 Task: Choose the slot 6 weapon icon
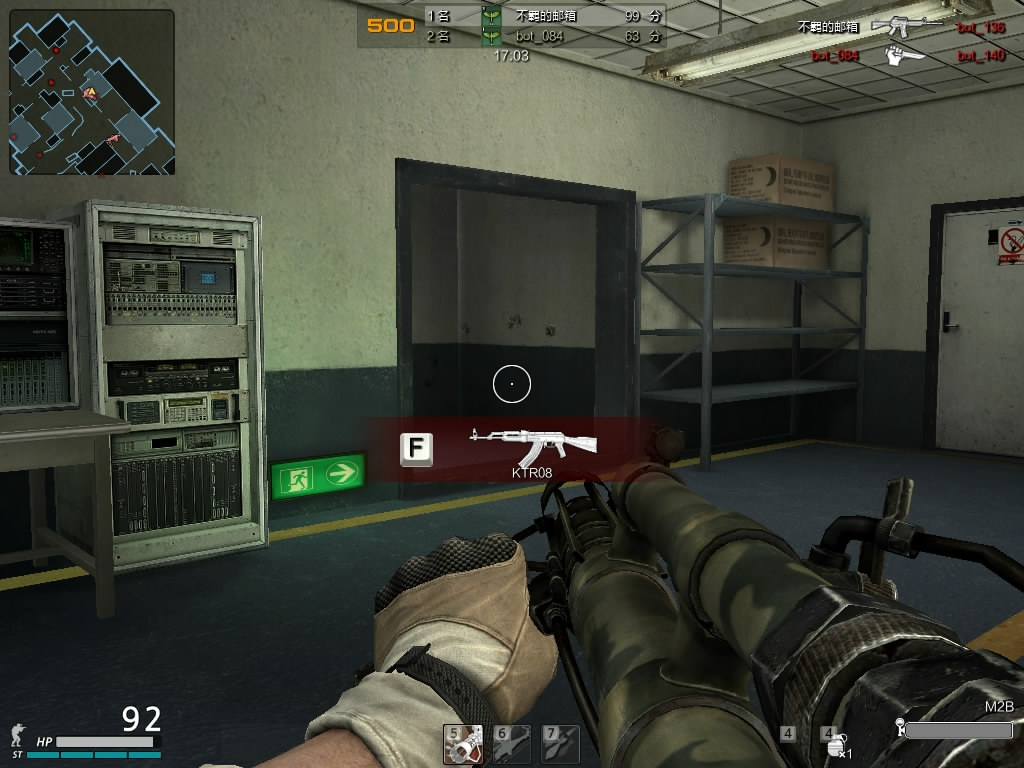pos(512,745)
